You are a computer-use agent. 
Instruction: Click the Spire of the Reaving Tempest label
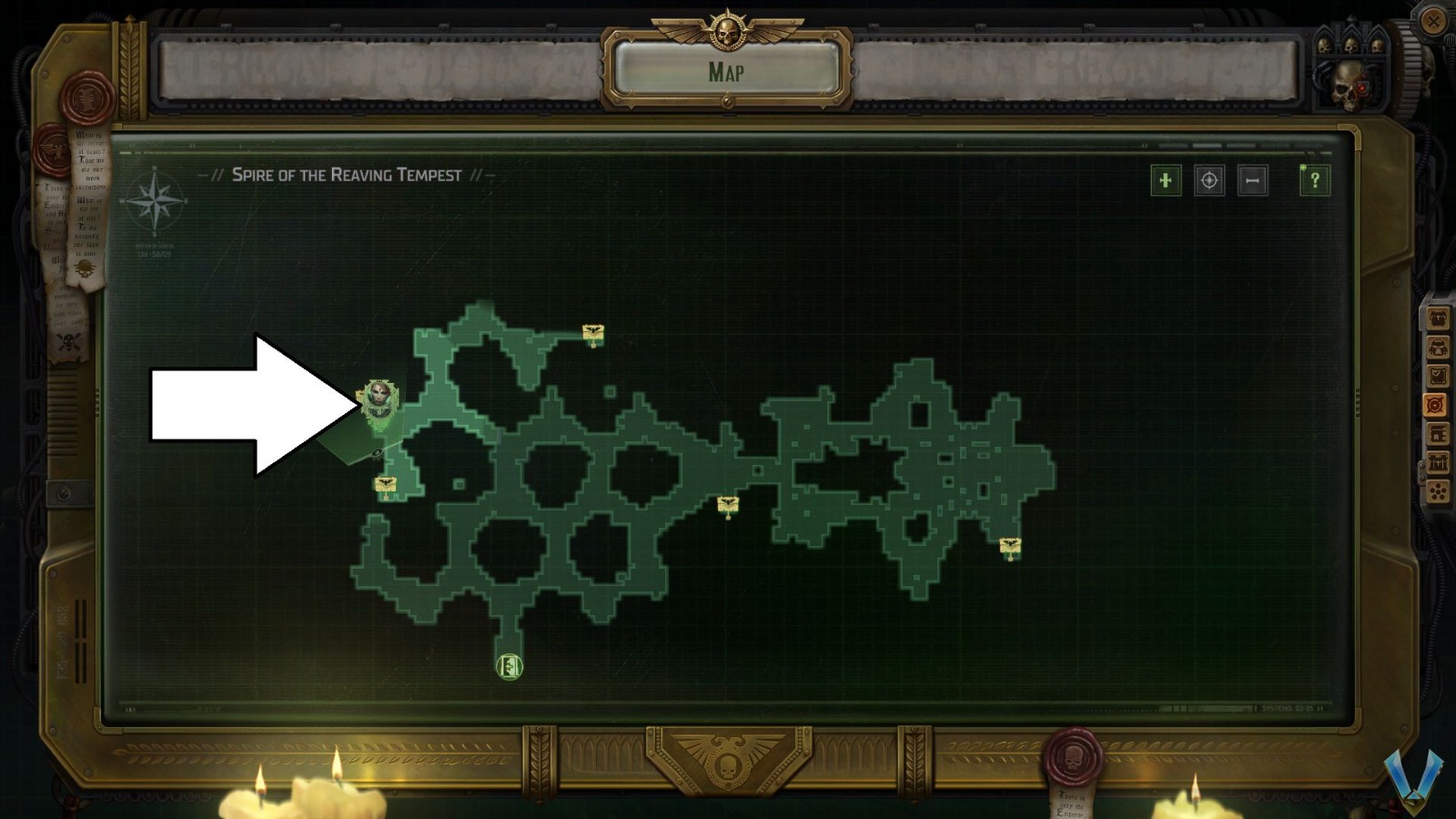tap(346, 176)
